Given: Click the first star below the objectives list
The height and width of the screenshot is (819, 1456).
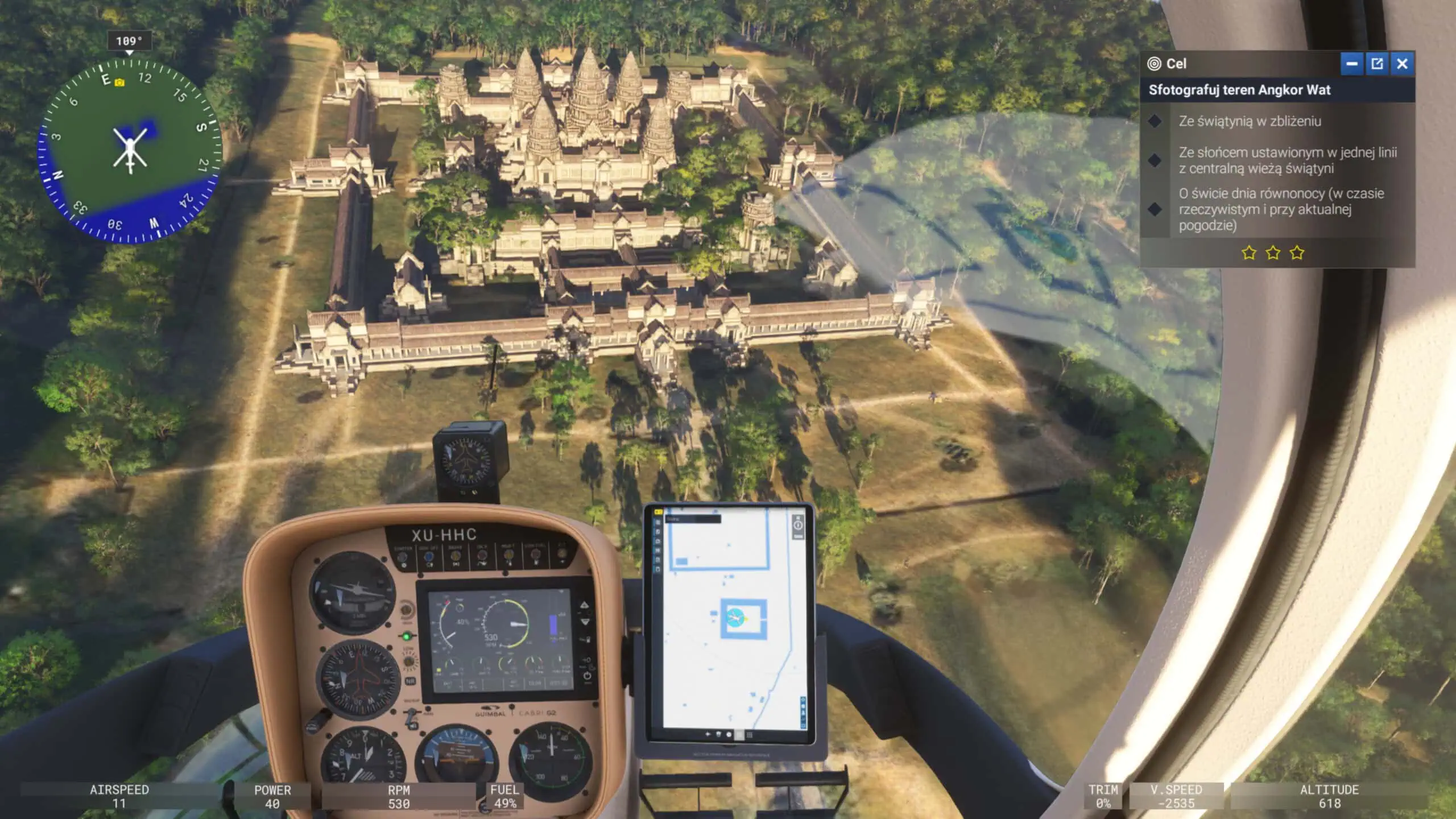Looking at the screenshot, I should point(1250,253).
